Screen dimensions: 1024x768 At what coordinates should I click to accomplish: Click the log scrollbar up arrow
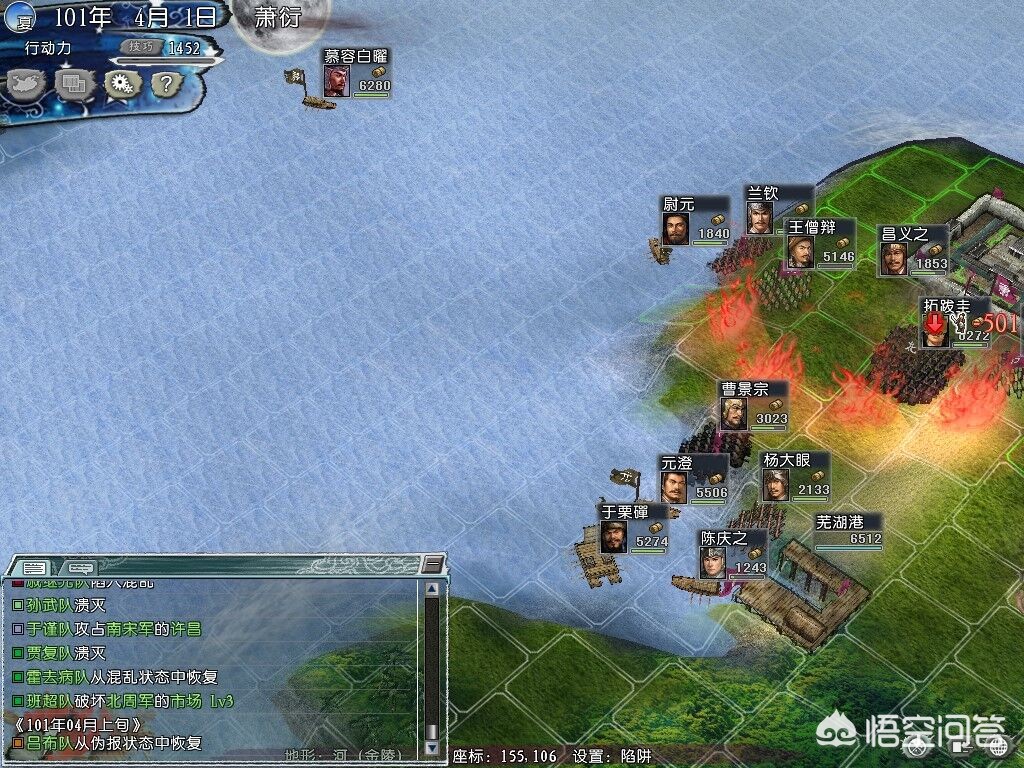point(432,588)
